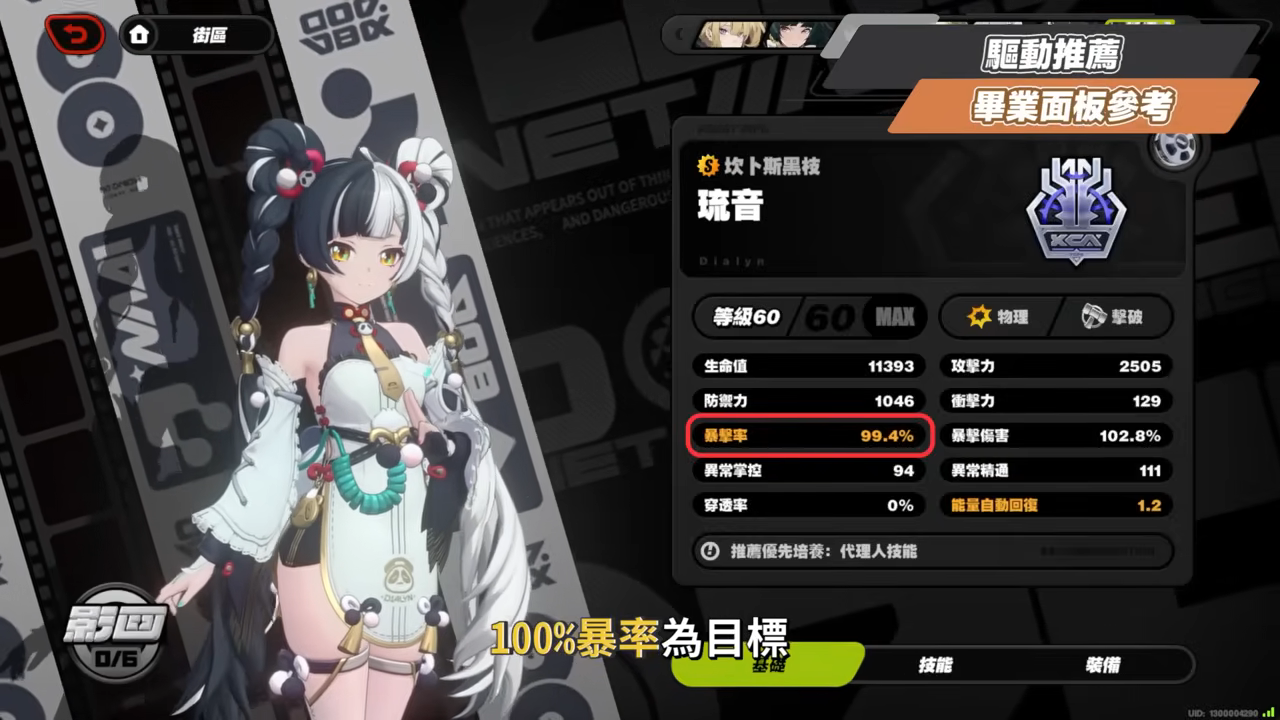
Task: Click the red back arrow icon
Action: click(76, 34)
